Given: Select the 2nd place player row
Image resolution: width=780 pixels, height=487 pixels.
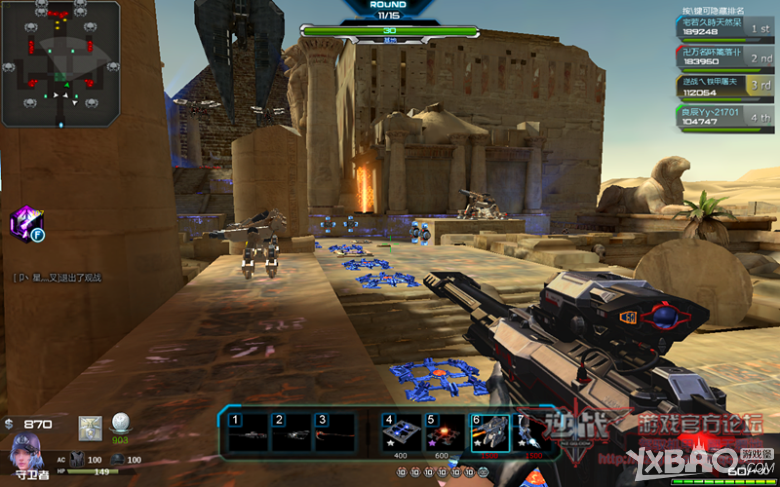Looking at the screenshot, I should [x=724, y=55].
